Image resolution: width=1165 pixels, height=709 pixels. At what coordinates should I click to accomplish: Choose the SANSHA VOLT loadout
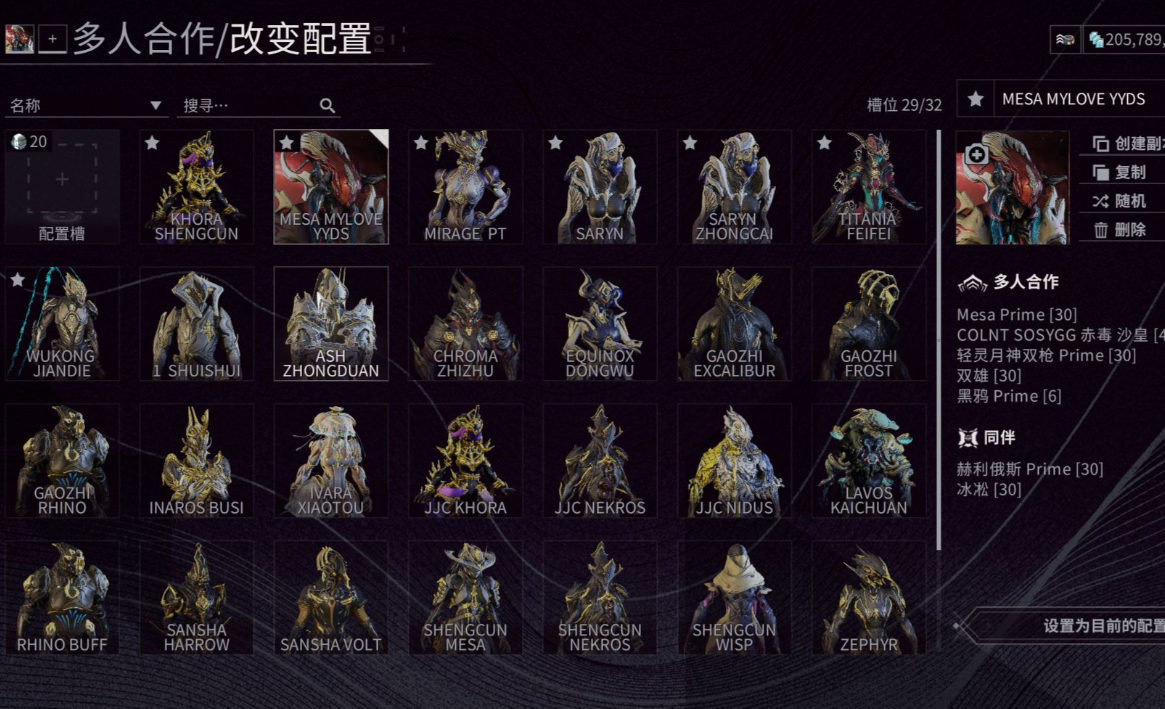coord(331,598)
